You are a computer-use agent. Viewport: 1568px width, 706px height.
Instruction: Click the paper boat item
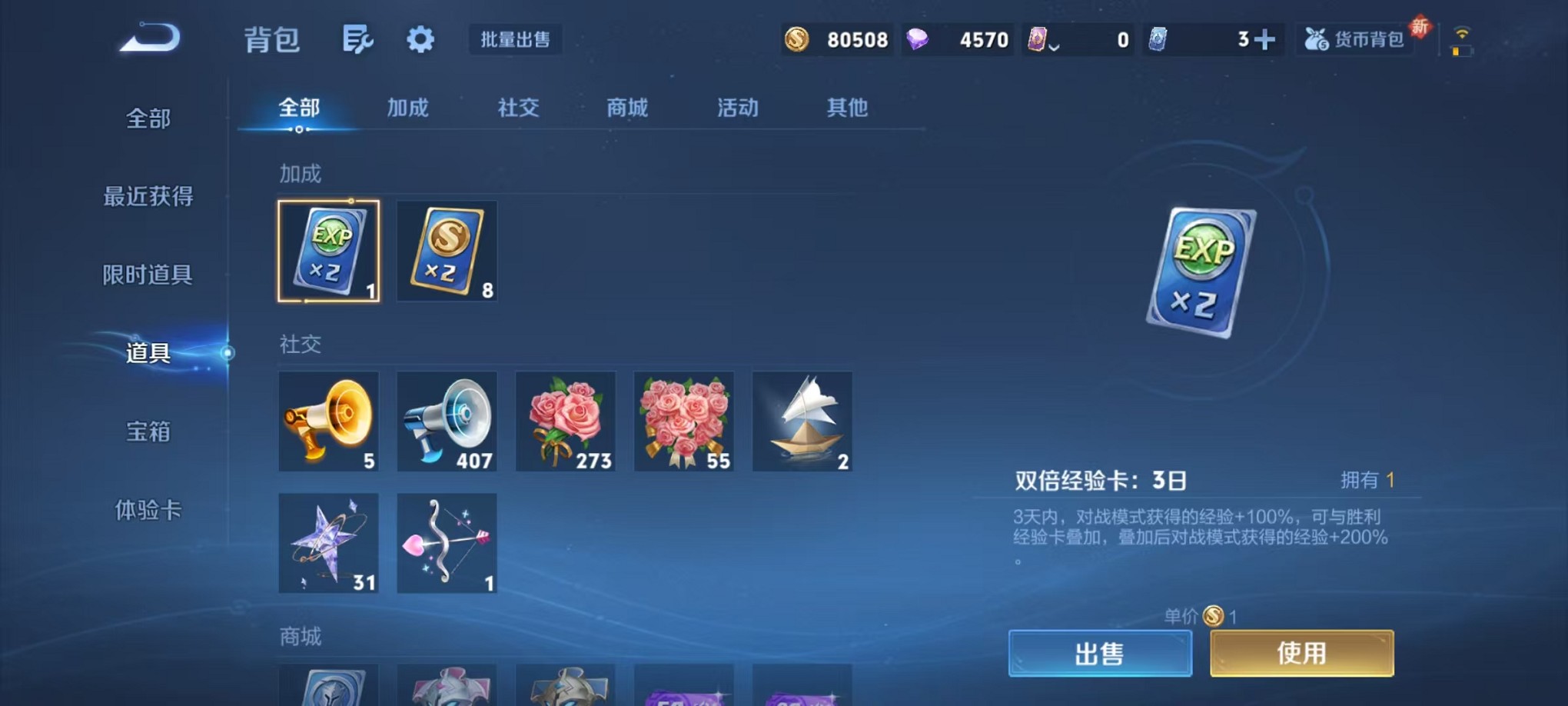[x=802, y=421]
